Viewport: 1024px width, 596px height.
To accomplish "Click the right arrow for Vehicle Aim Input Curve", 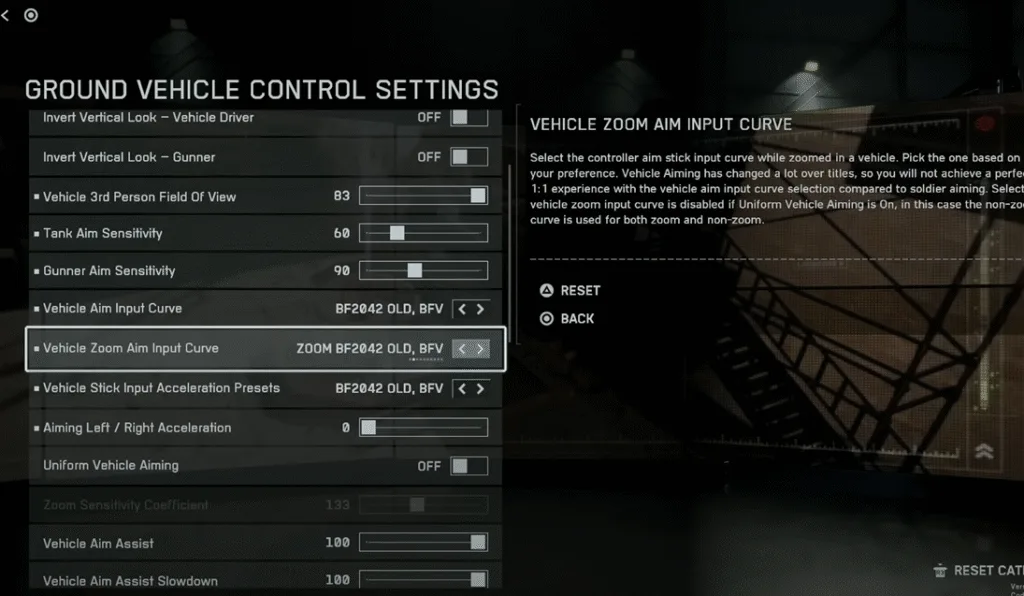I will [x=481, y=309].
